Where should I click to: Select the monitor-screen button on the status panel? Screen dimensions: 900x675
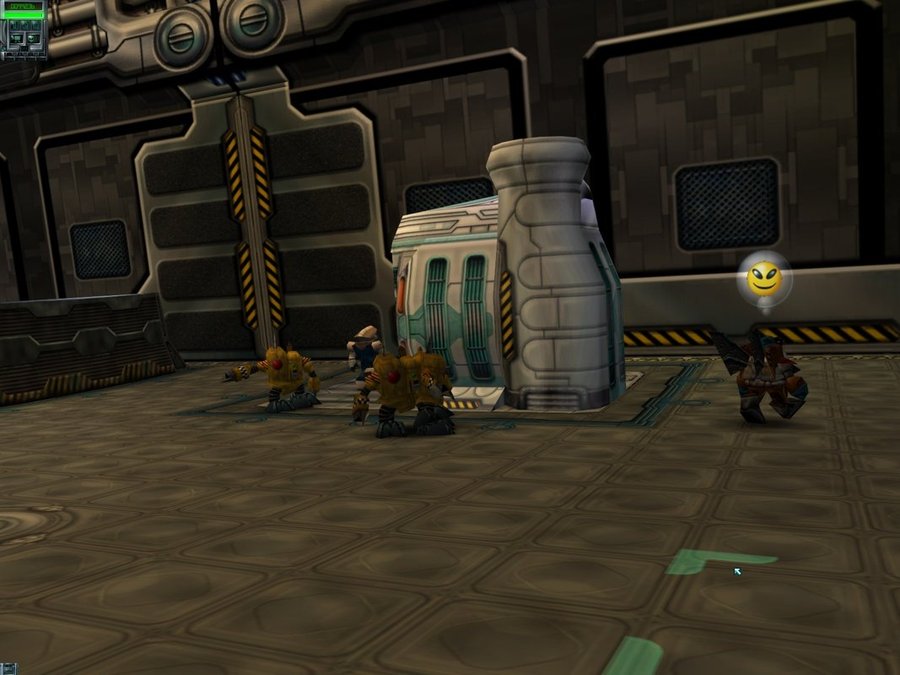pos(17,38)
